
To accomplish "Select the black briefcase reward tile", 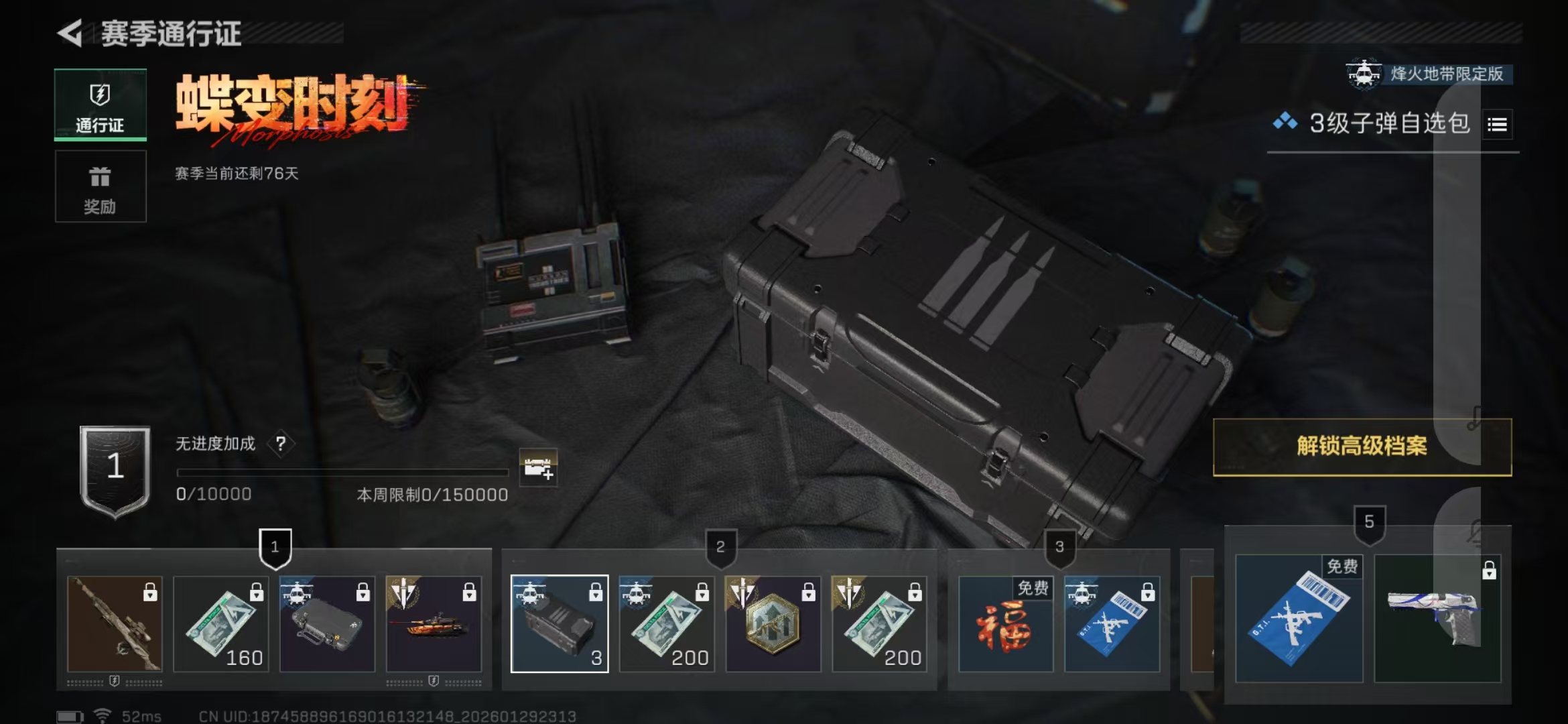I will tap(327, 624).
